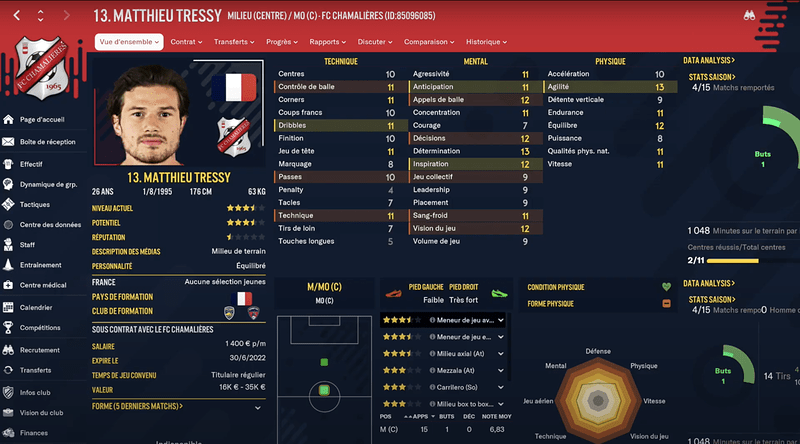800x444 pixels.
Task: Open the Effectif squad screen
Action: [x=31, y=163]
